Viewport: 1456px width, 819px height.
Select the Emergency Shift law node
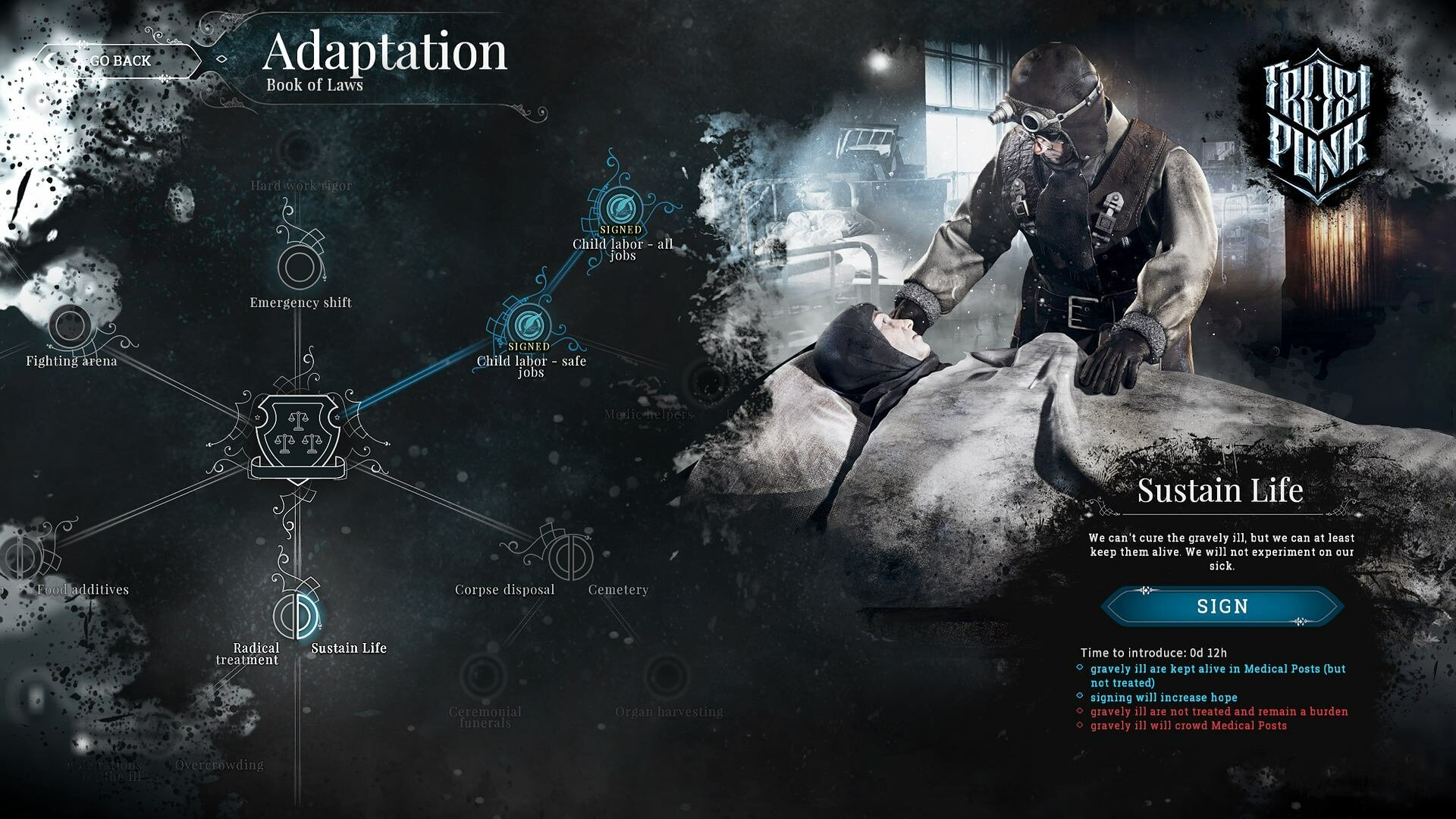pos(299,267)
